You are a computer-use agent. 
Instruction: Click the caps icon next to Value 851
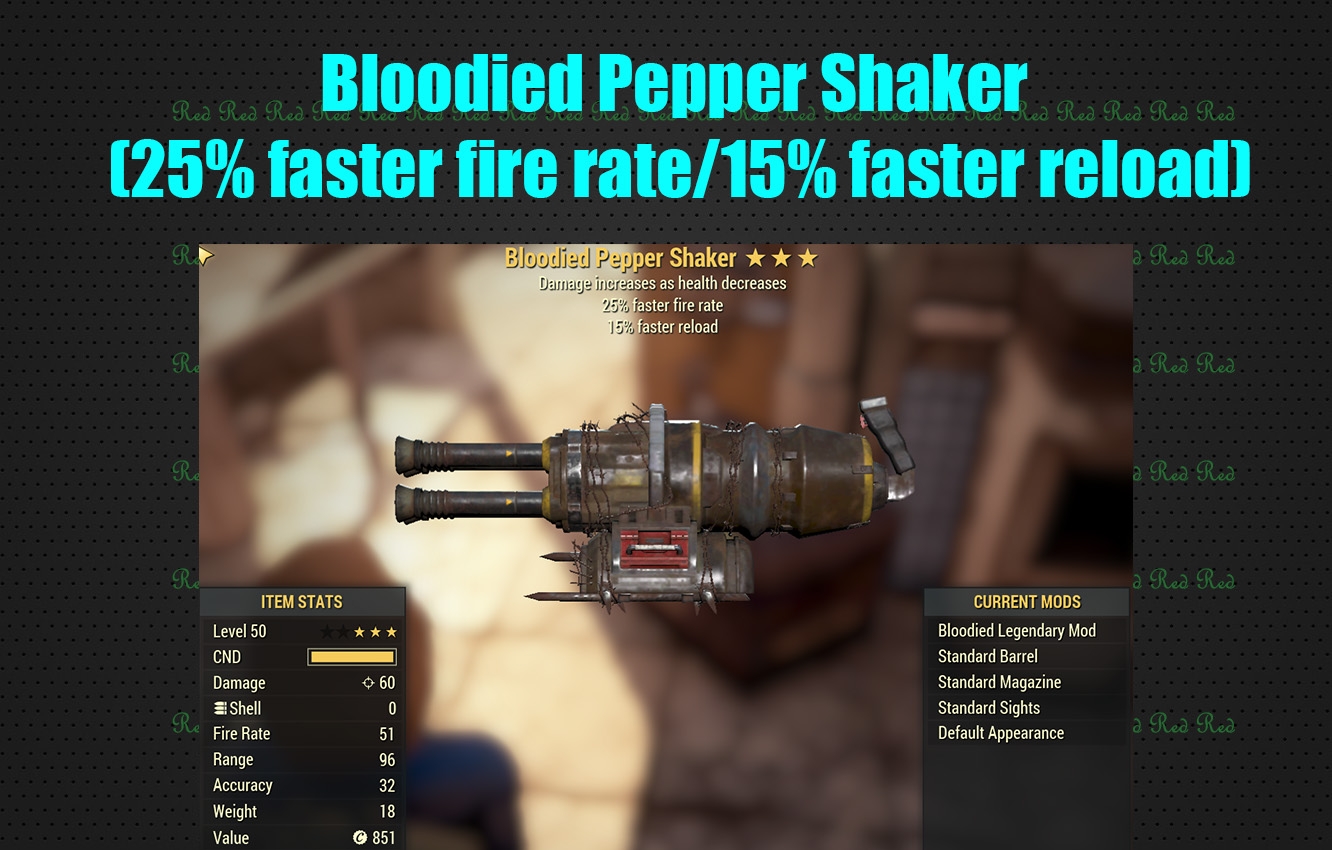pyautogui.click(x=360, y=838)
